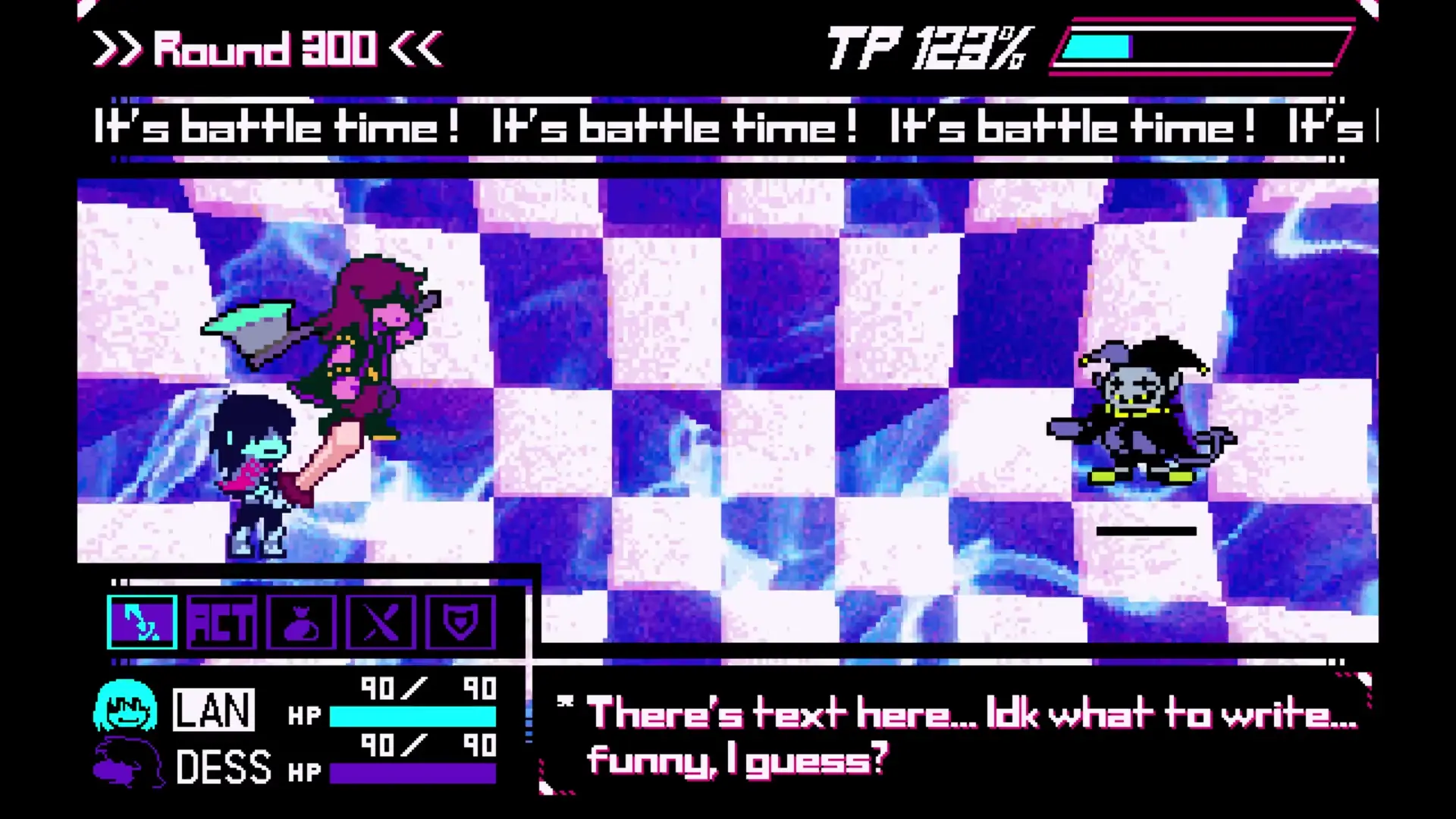The image size is (1456, 819).
Task: Select the SPARE X icon
Action: (381, 622)
